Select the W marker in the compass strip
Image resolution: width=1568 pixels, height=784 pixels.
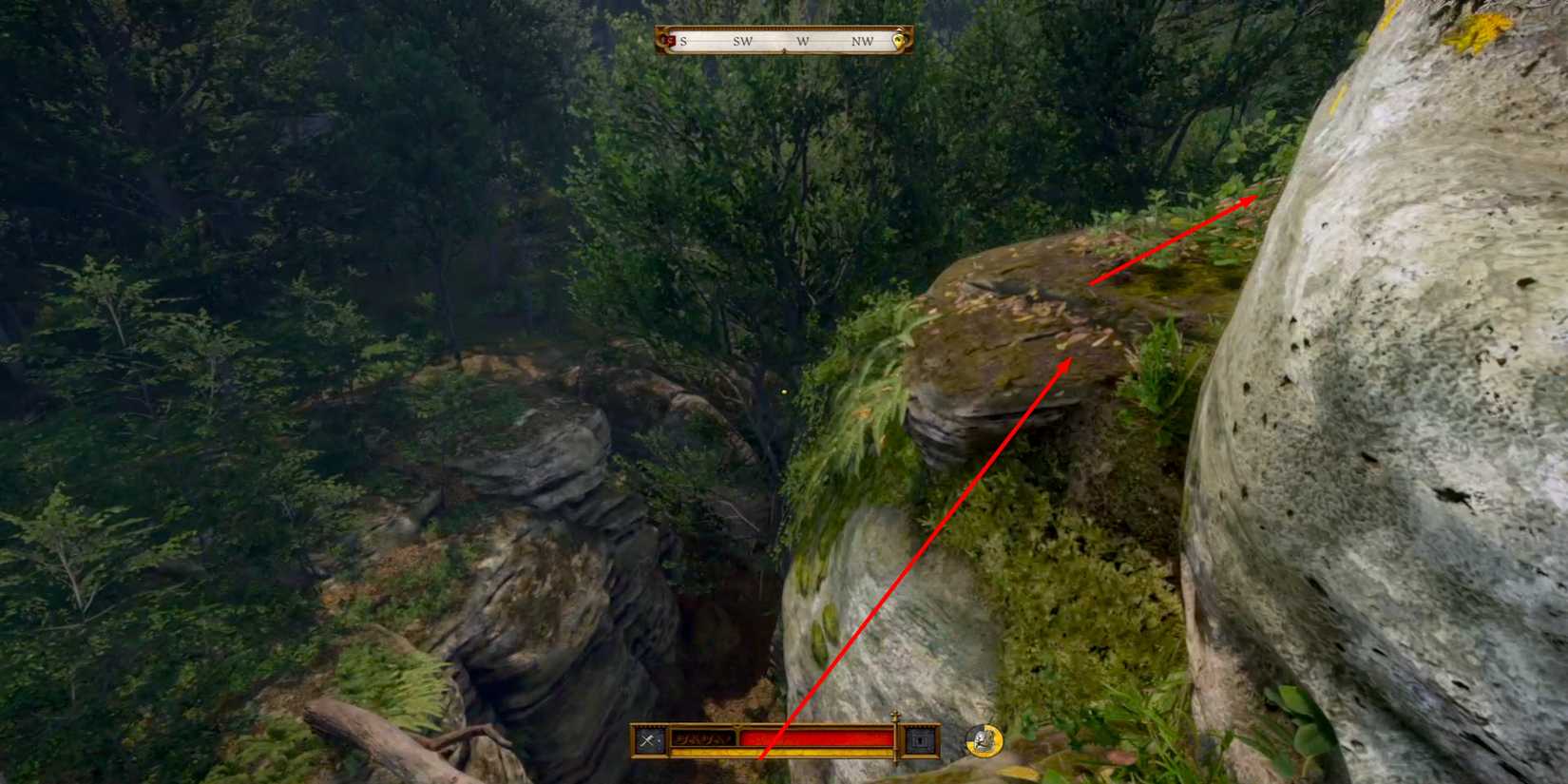802,41
